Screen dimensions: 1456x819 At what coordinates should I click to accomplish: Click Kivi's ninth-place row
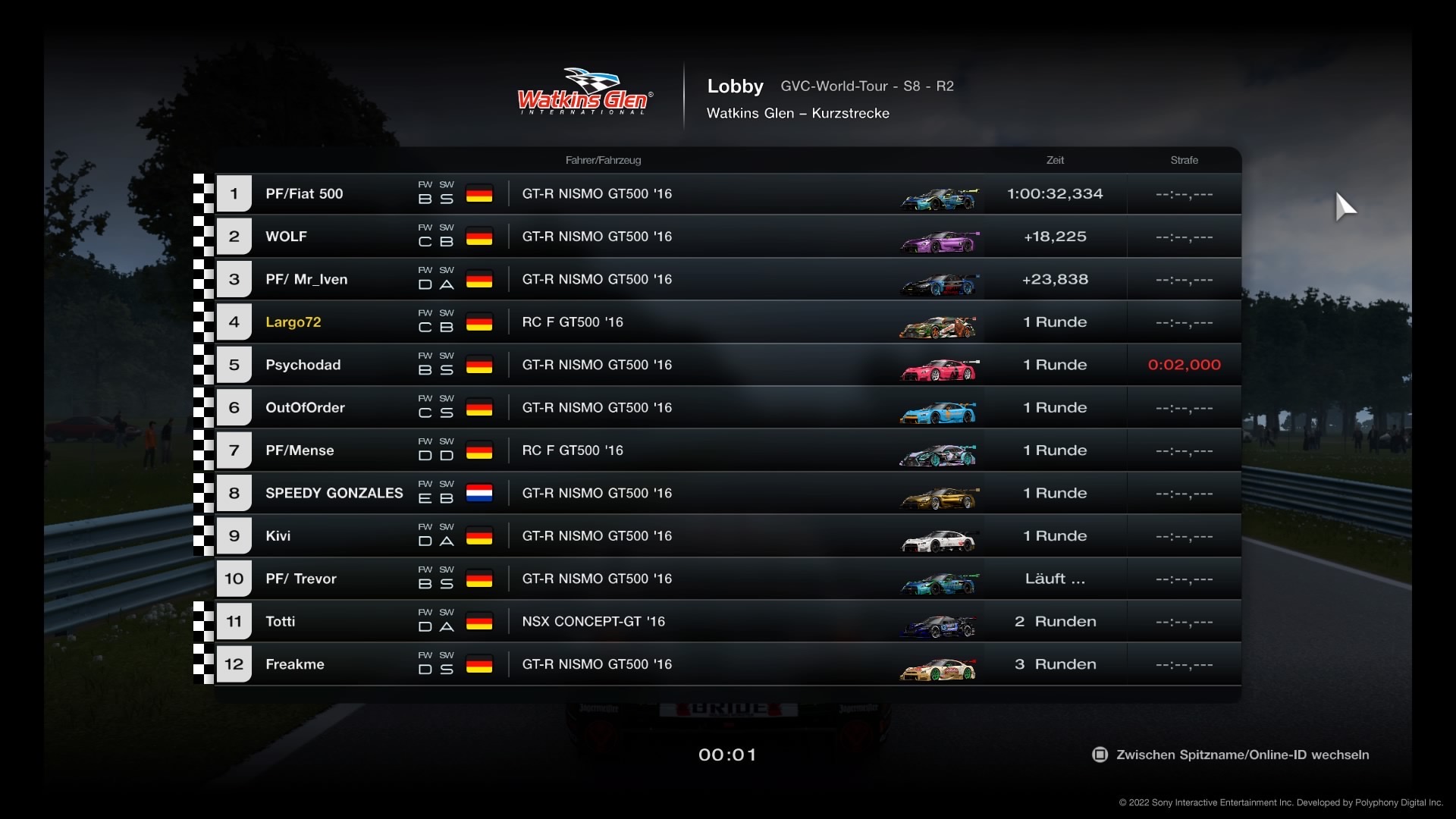728,536
